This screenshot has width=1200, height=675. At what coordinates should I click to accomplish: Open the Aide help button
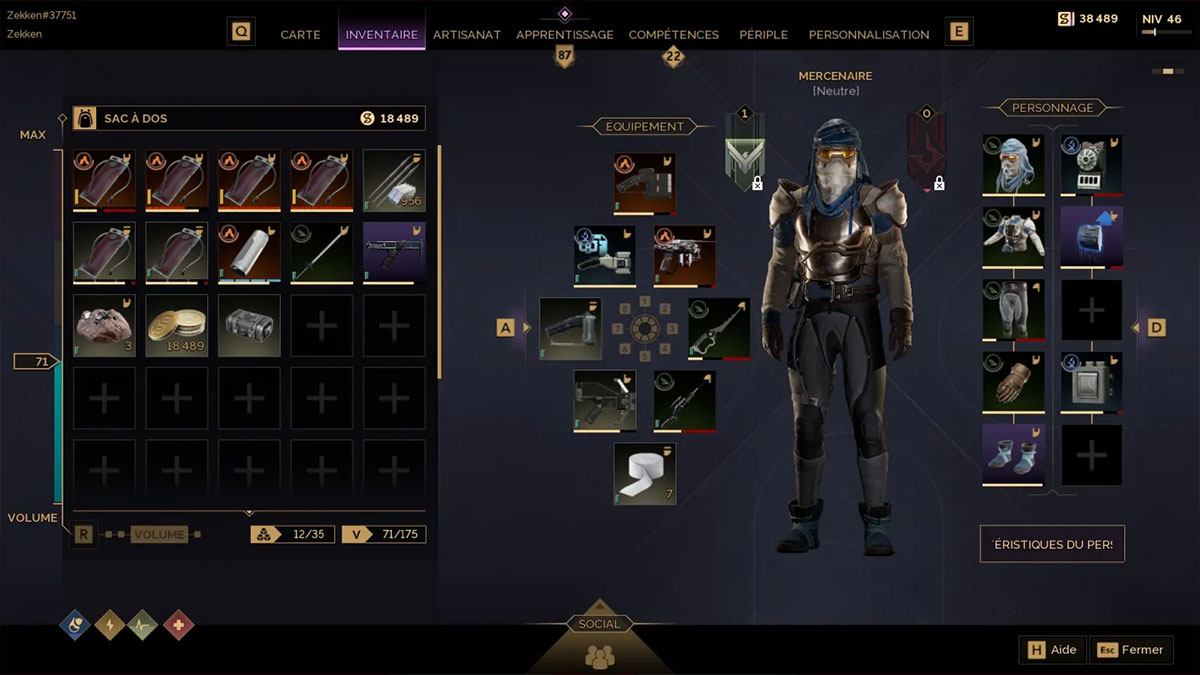tap(1053, 650)
